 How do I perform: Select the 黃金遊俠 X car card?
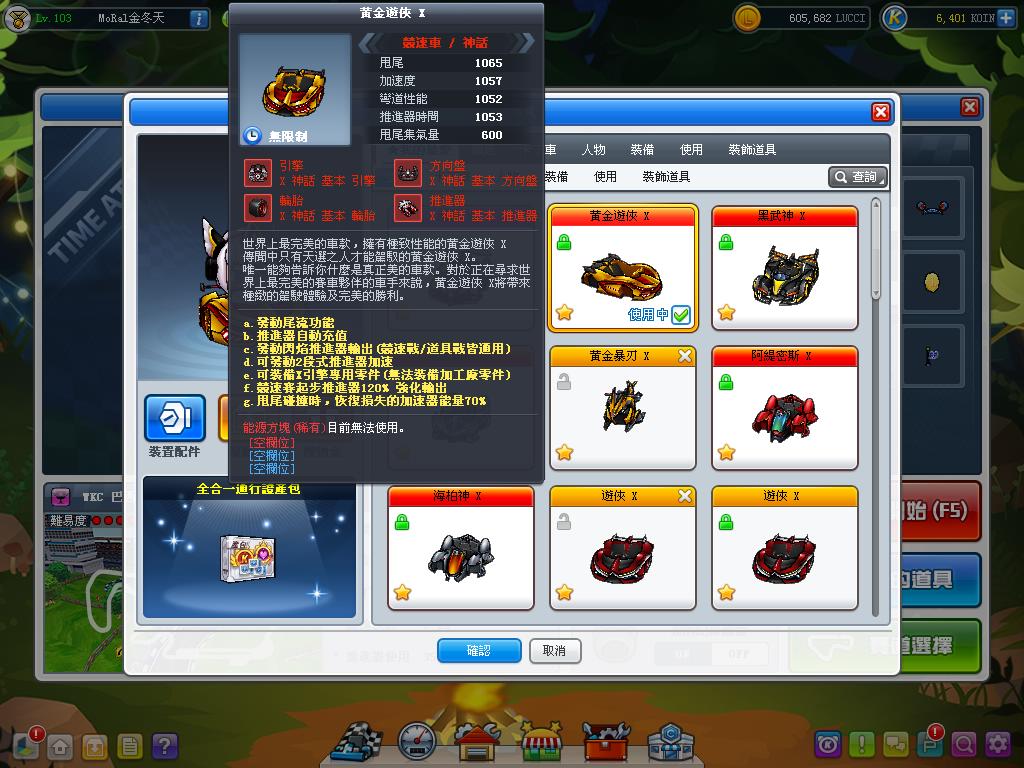tap(623, 268)
